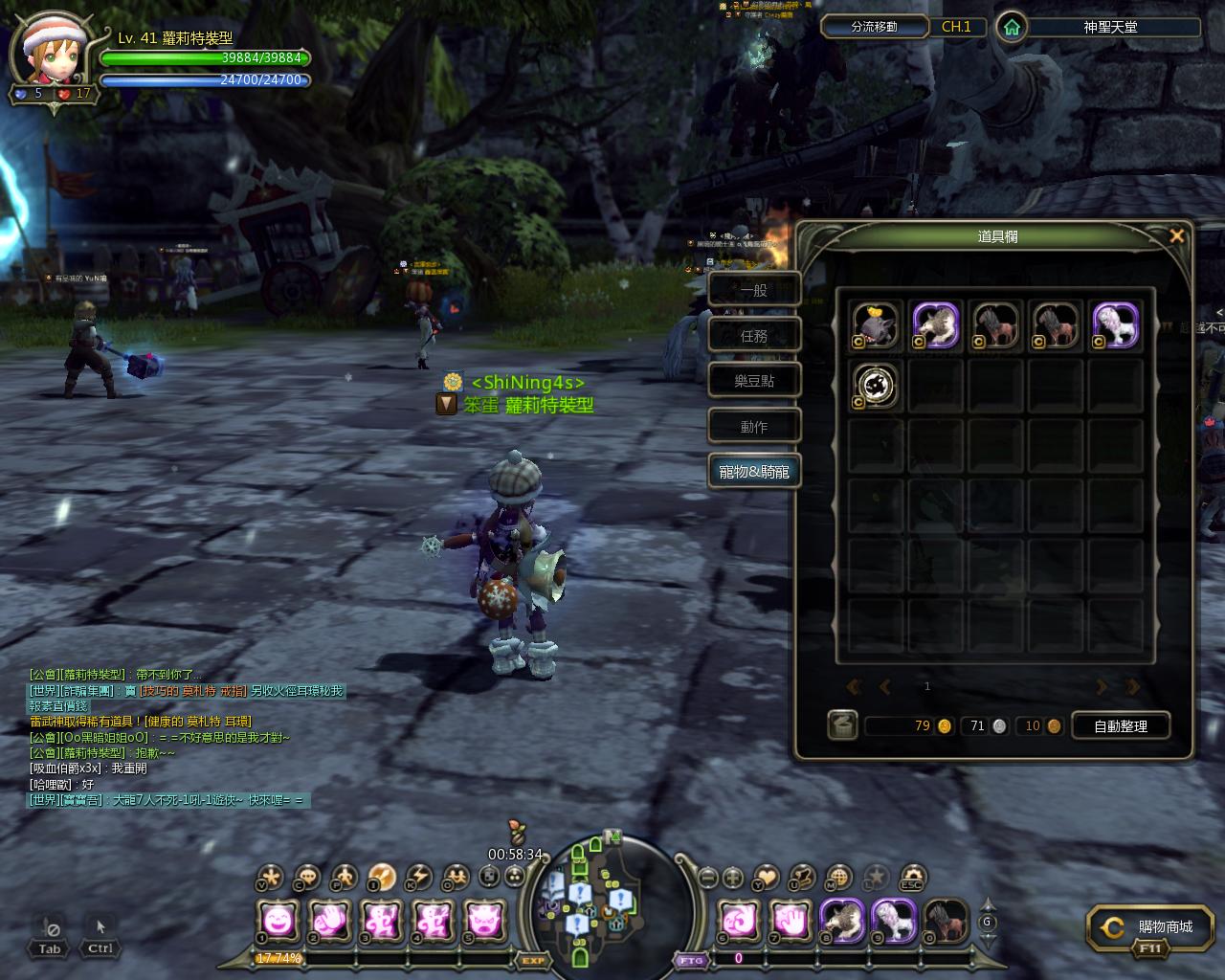Open the 任務 inventory tab
This screenshot has height=980, width=1225.
point(754,335)
